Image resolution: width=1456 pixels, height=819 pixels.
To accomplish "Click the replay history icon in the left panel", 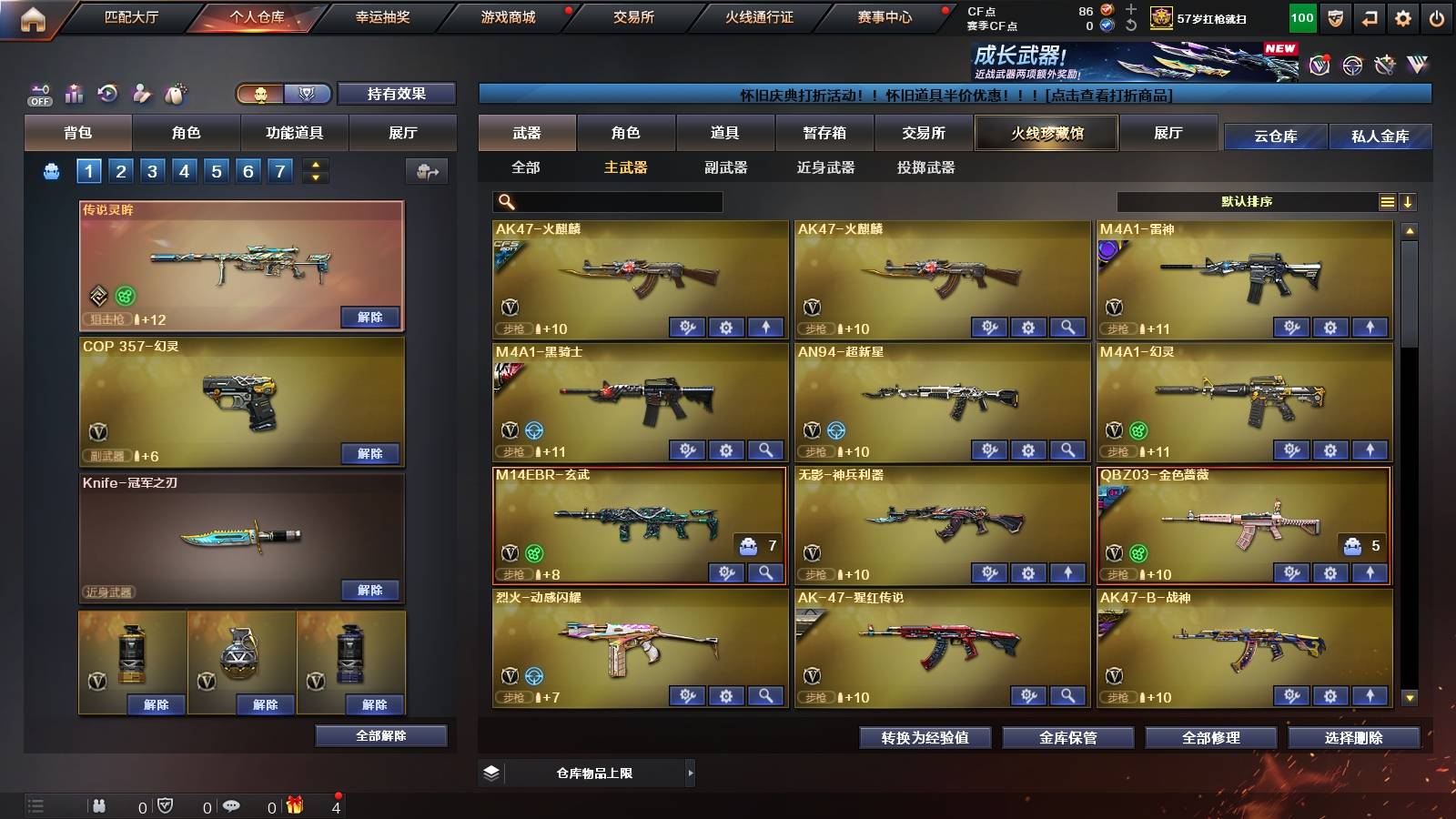I will pos(106,94).
